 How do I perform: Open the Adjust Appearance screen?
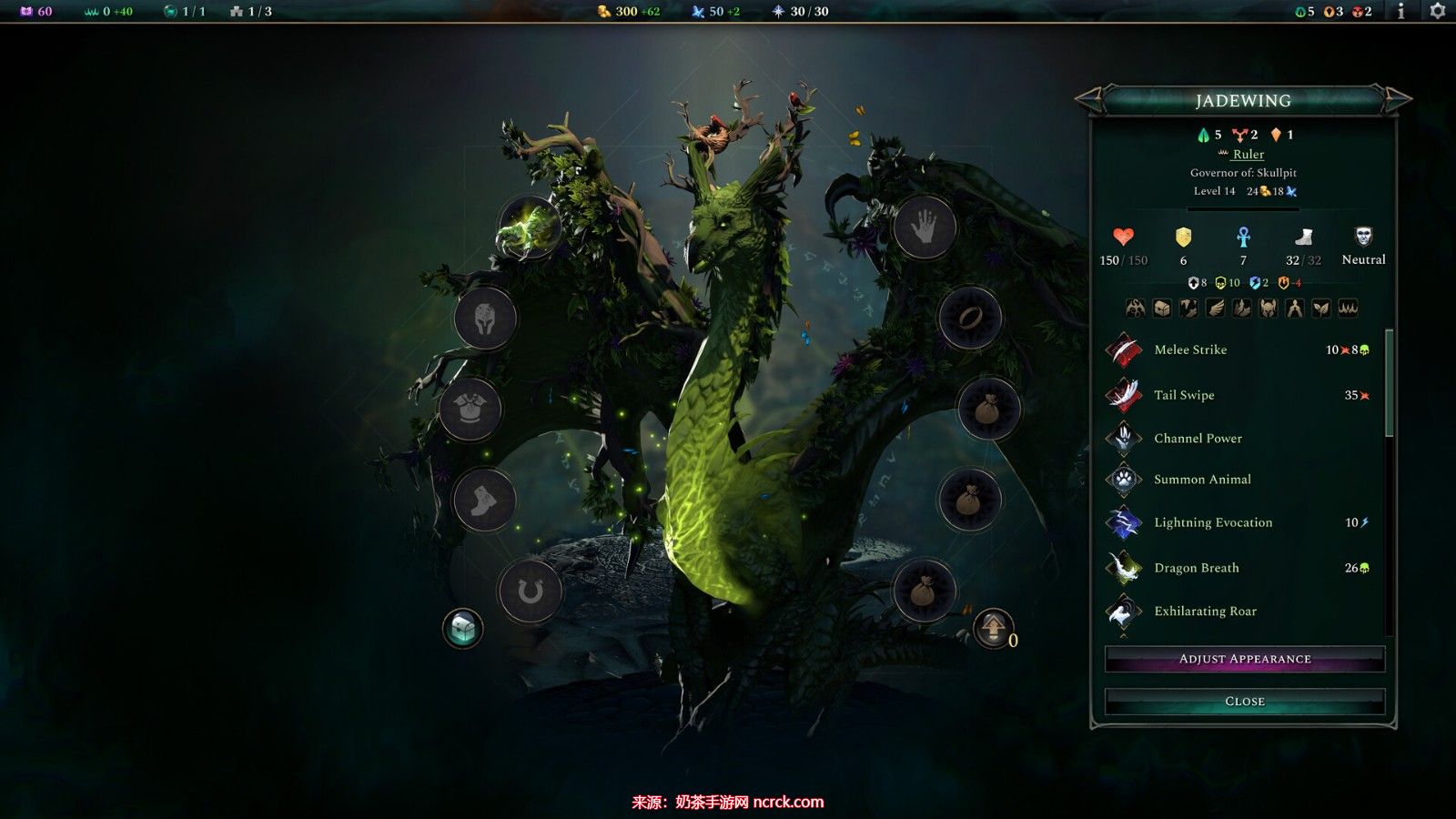tap(1244, 659)
